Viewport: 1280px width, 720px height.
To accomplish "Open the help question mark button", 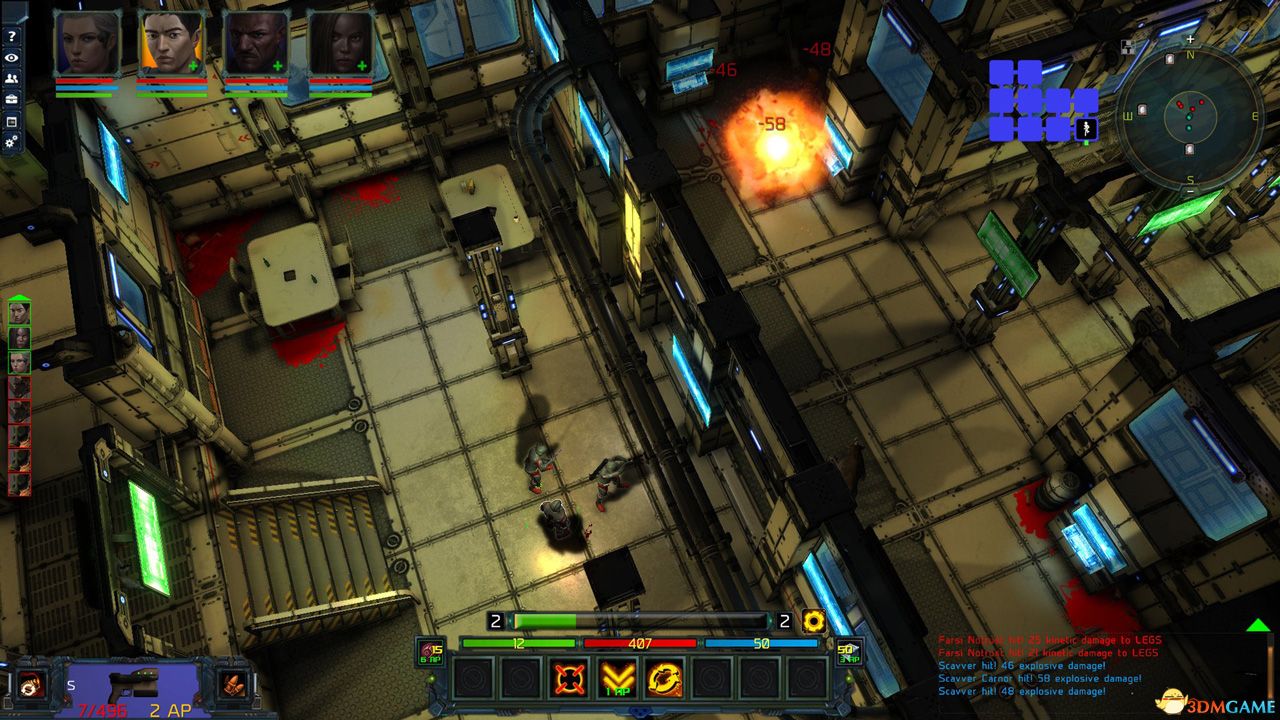I will coord(11,36).
